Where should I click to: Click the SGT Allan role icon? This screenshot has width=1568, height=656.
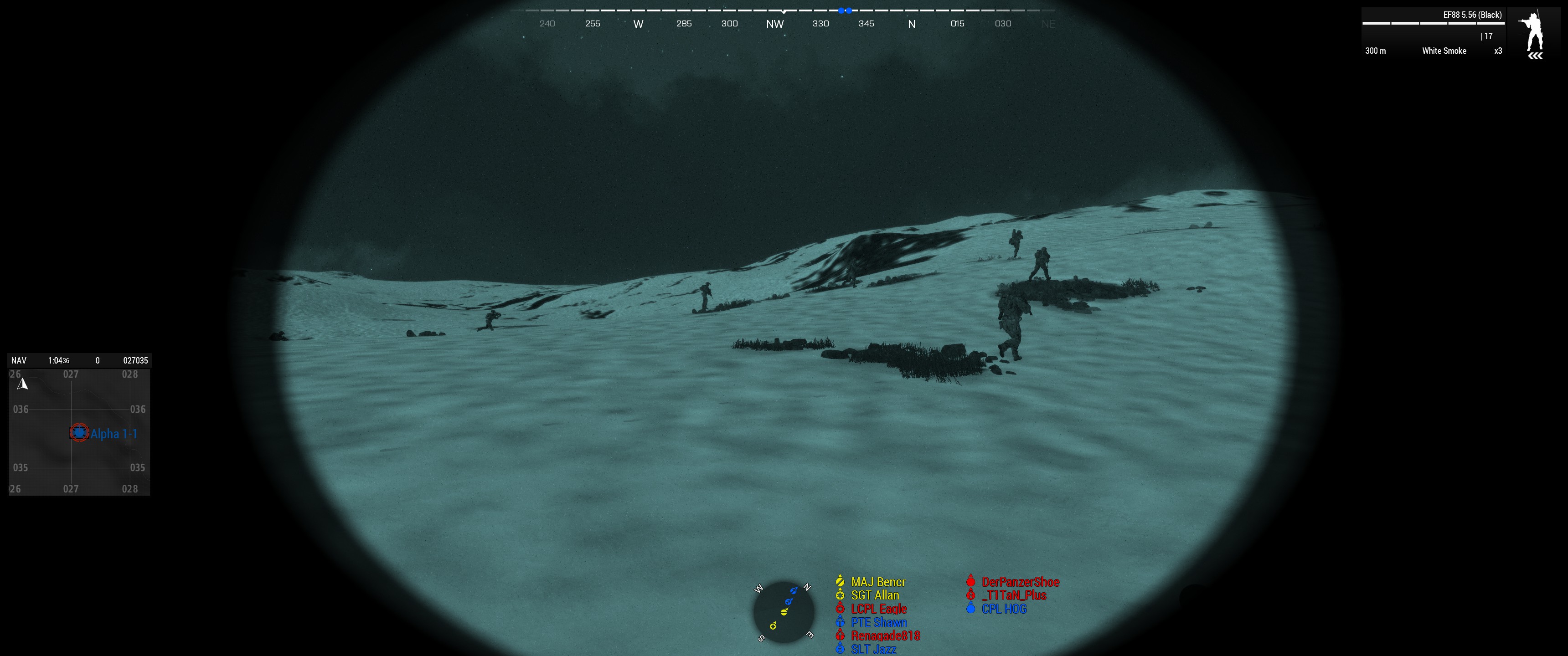pos(840,595)
